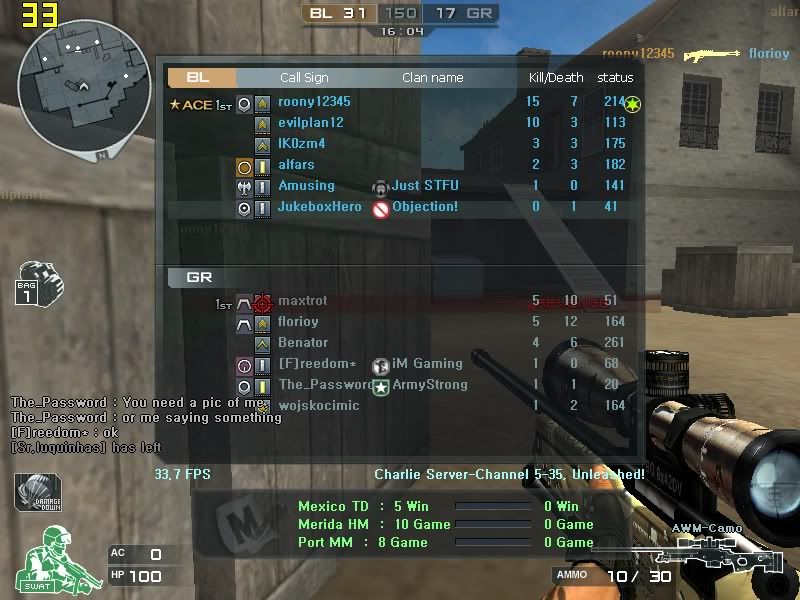Select maxtrot on the GR team
This screenshot has width=800, height=600.
pyautogui.click(x=302, y=301)
